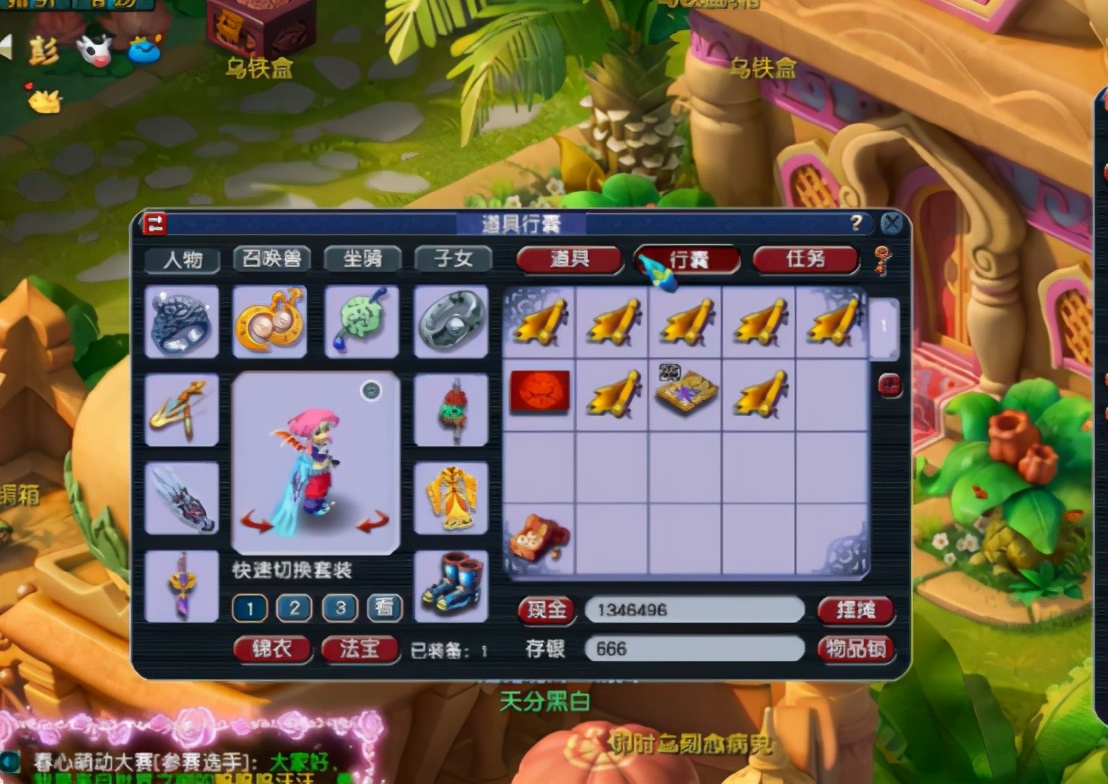
Task: Select the 子女 tab
Action: click(453, 259)
